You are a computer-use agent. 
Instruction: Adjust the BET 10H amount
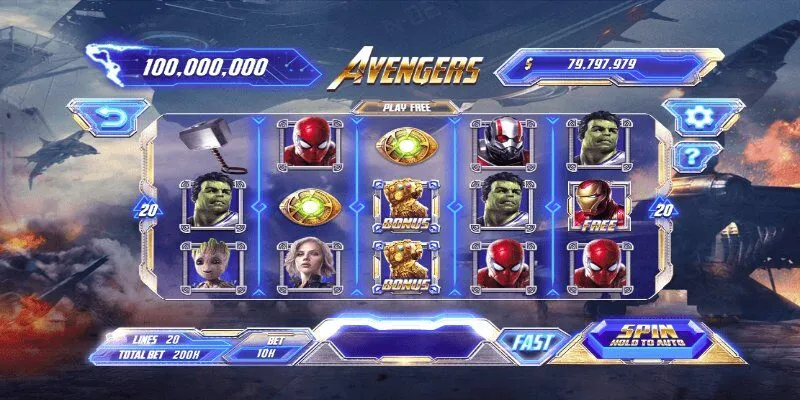(267, 347)
